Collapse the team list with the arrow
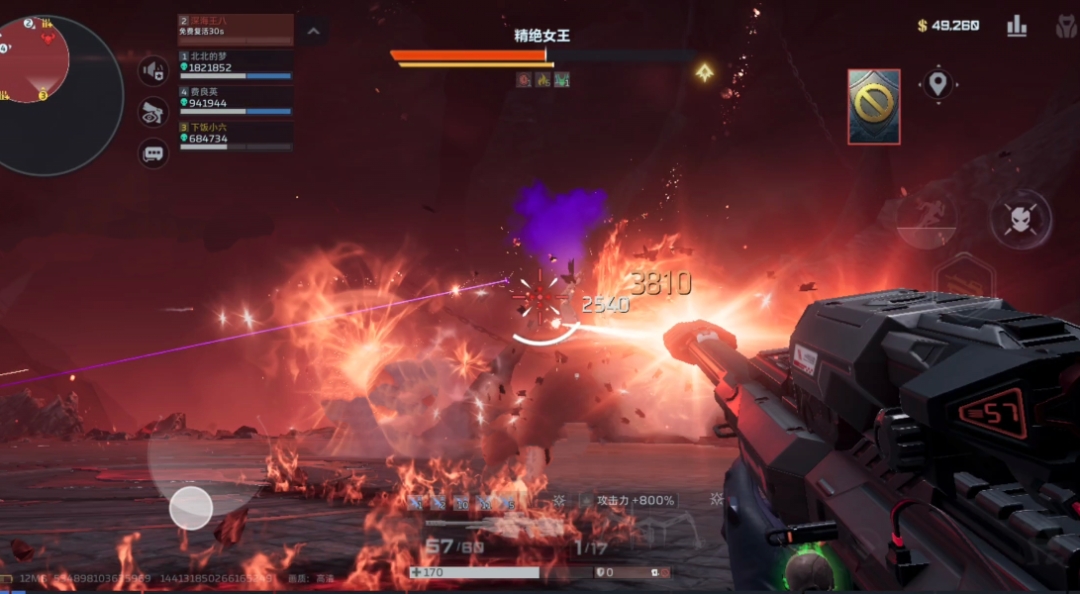This screenshot has width=1080, height=594. pos(312,32)
